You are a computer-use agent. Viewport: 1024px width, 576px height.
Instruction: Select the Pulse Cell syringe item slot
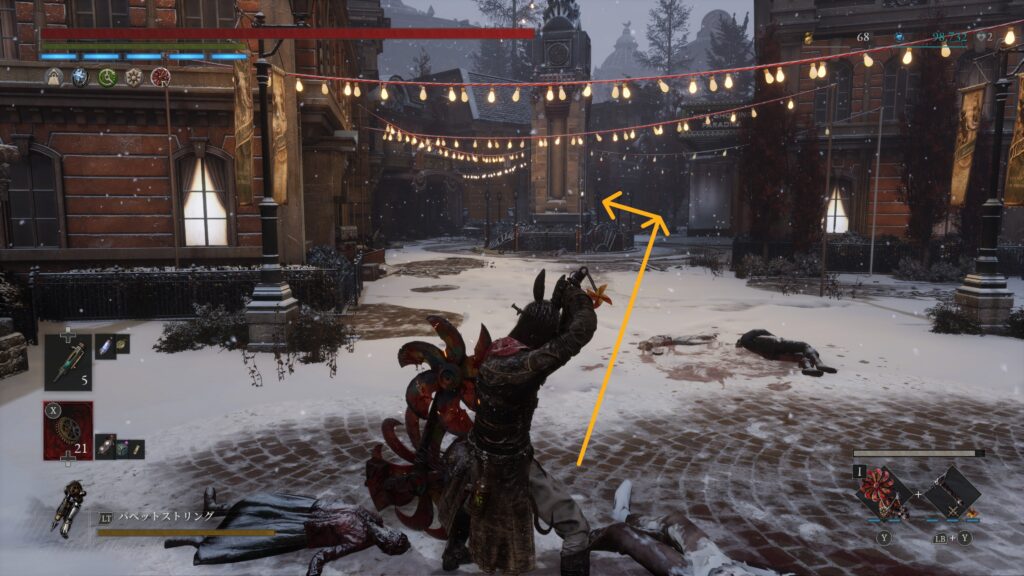pos(68,361)
